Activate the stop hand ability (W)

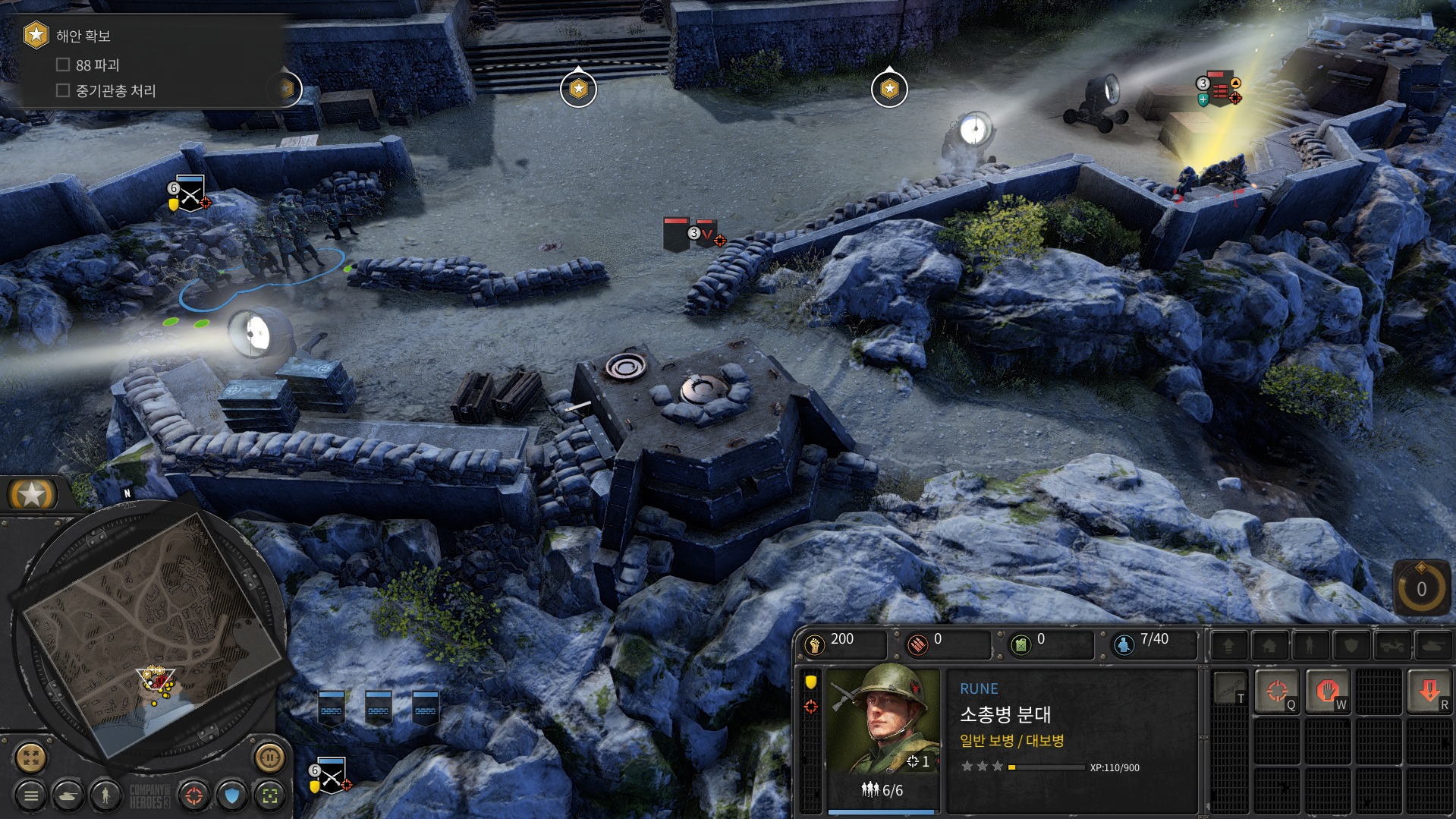1327,691
